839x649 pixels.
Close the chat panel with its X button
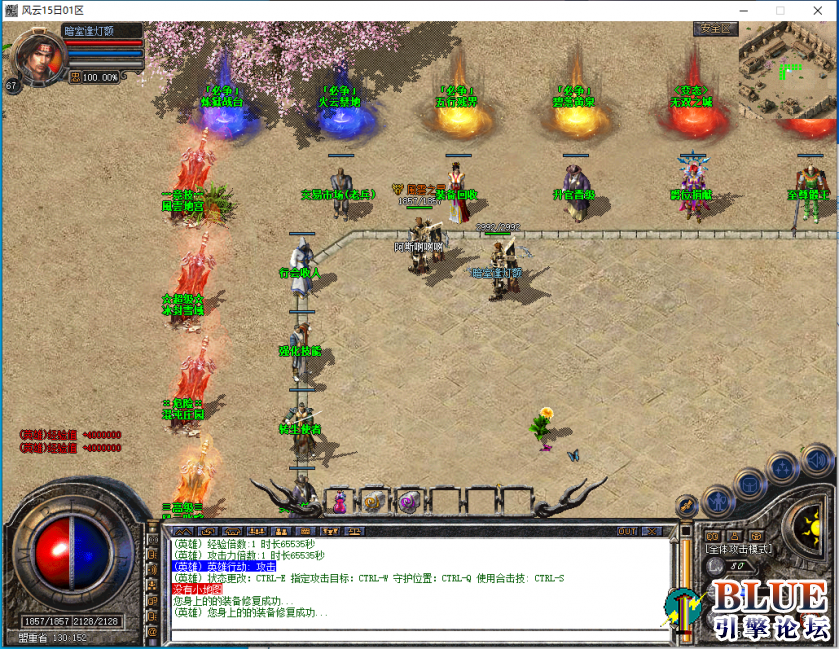point(651,531)
